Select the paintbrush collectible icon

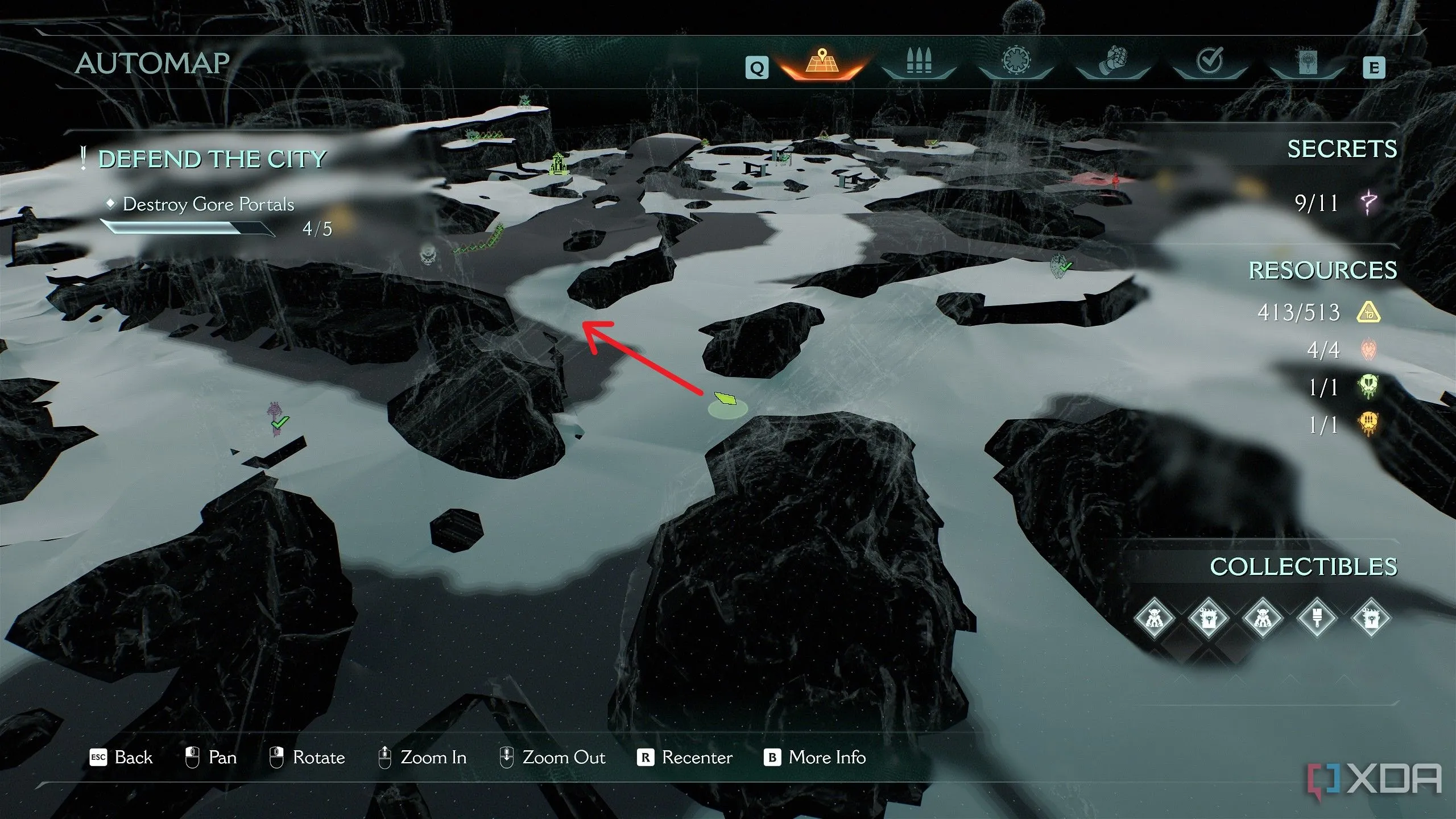[x=1317, y=618]
